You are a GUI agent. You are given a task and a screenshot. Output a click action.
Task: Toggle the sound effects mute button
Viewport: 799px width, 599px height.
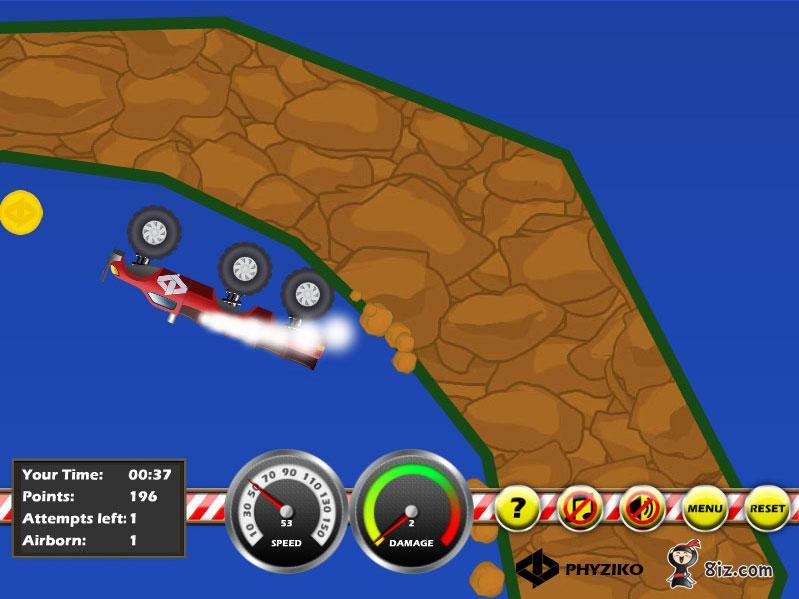coord(641,509)
